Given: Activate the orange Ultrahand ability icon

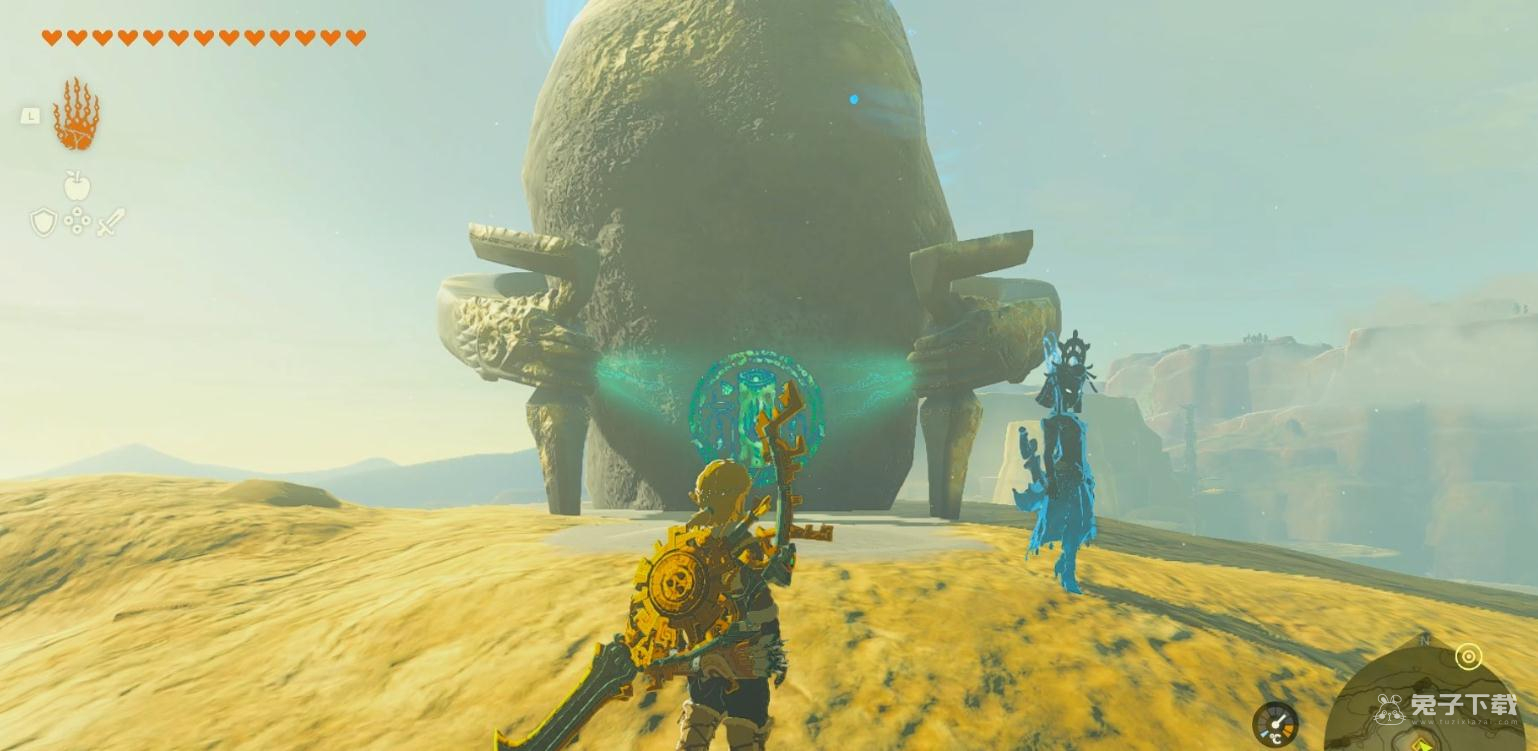Looking at the screenshot, I should tap(76, 115).
